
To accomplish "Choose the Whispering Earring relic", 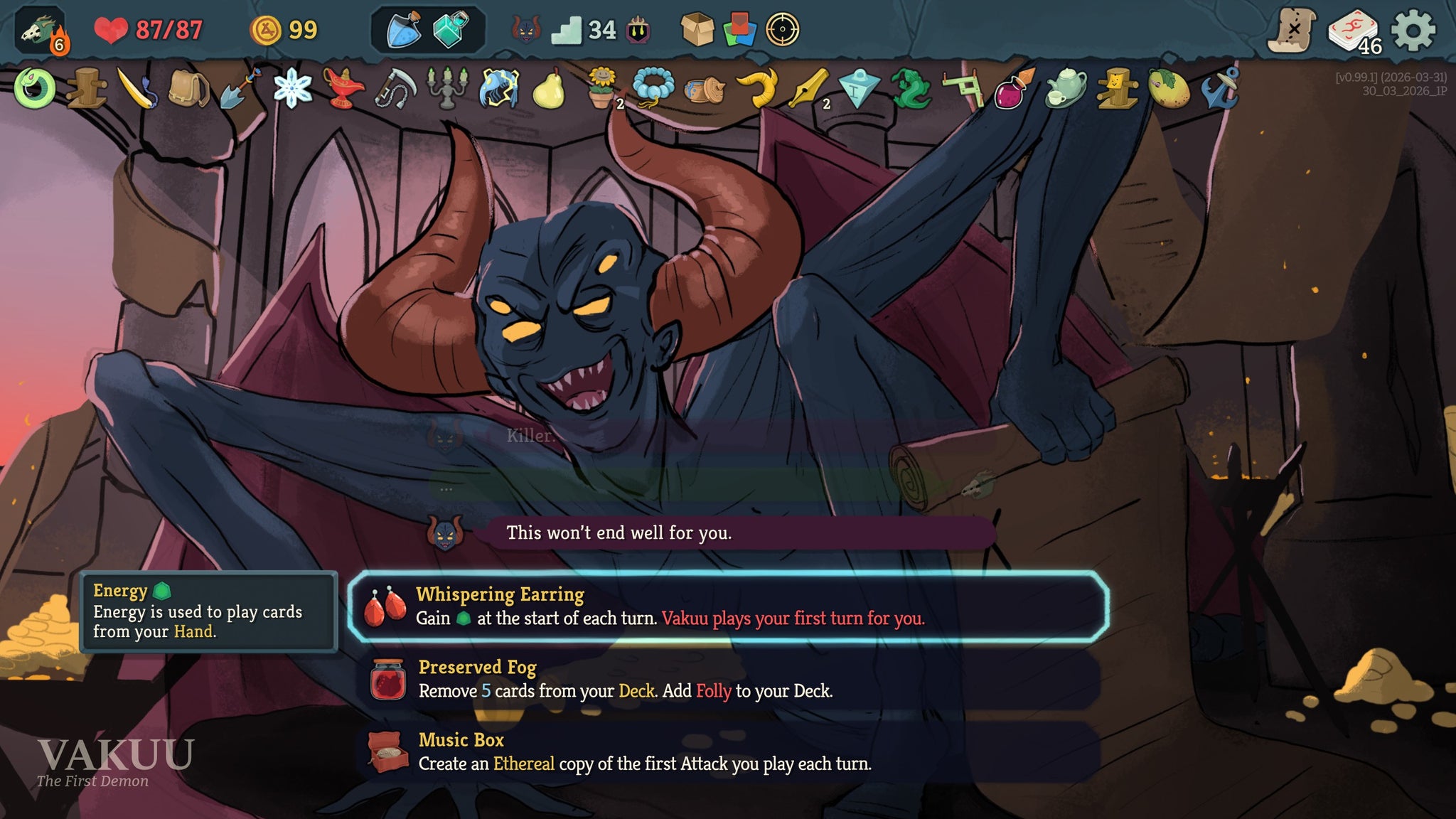I will [727, 606].
